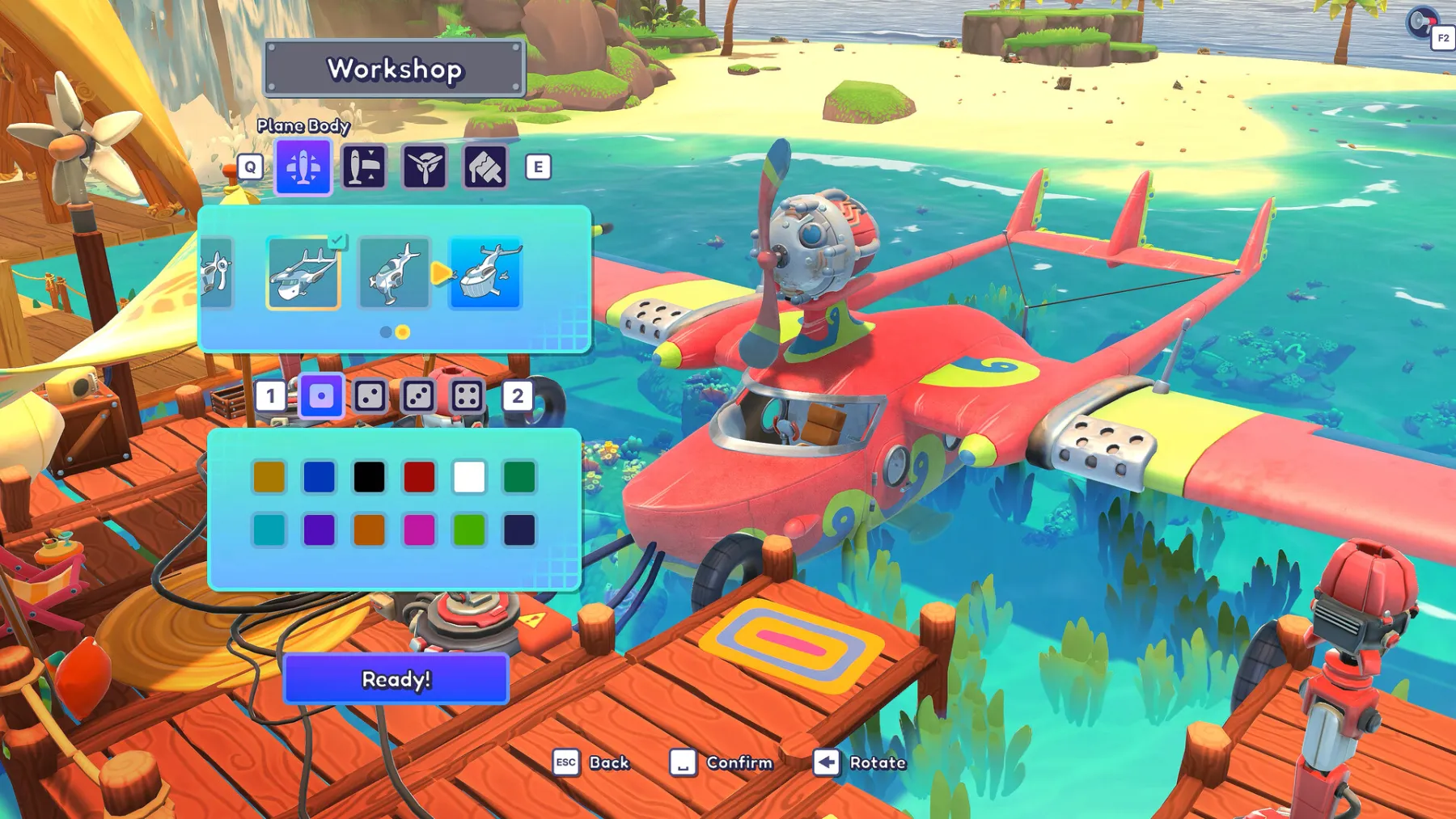Click the F2 key indicator top right
This screenshot has width=1456, height=819.
1443,36
